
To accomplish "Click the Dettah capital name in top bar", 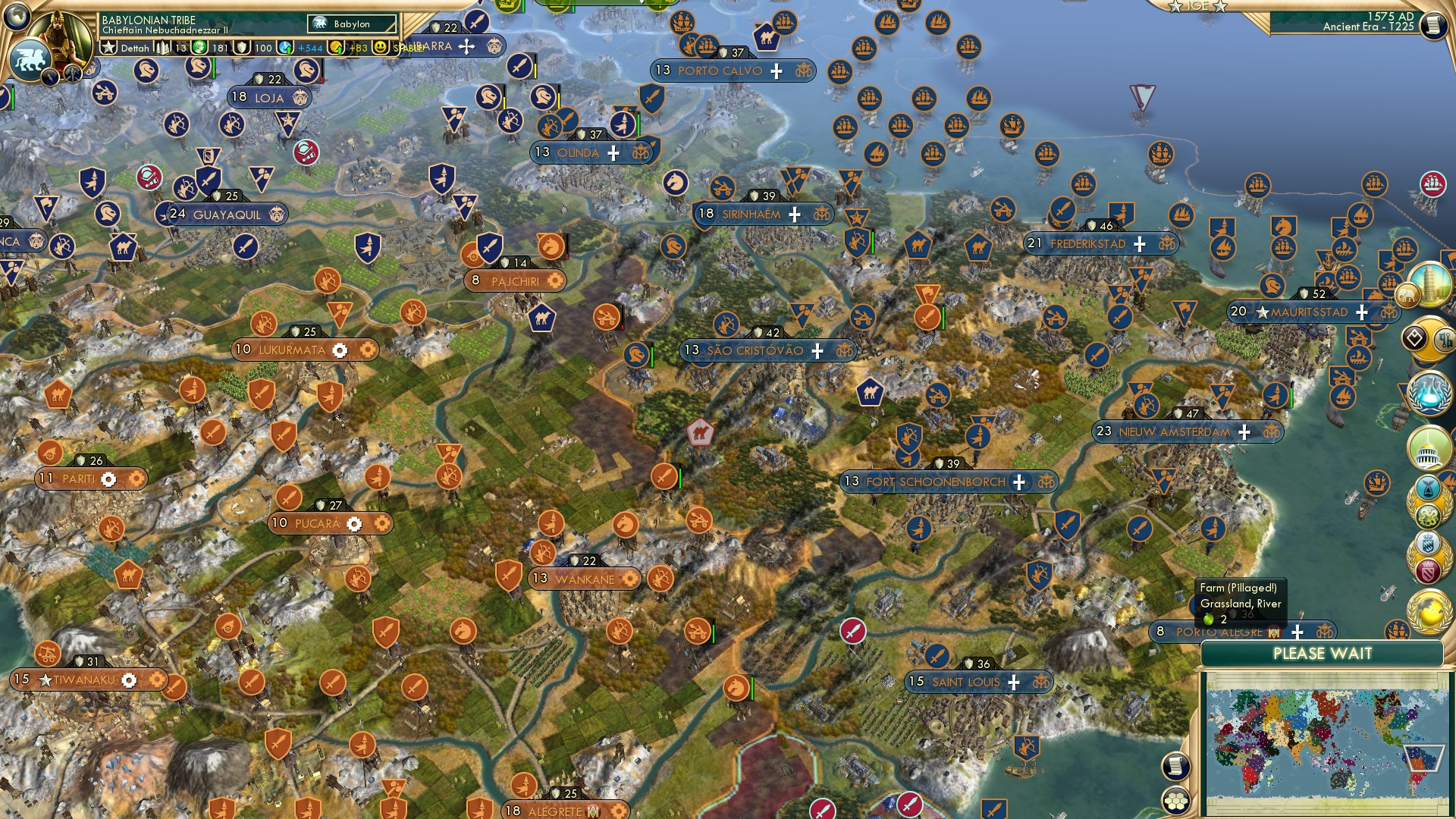I will (x=135, y=47).
